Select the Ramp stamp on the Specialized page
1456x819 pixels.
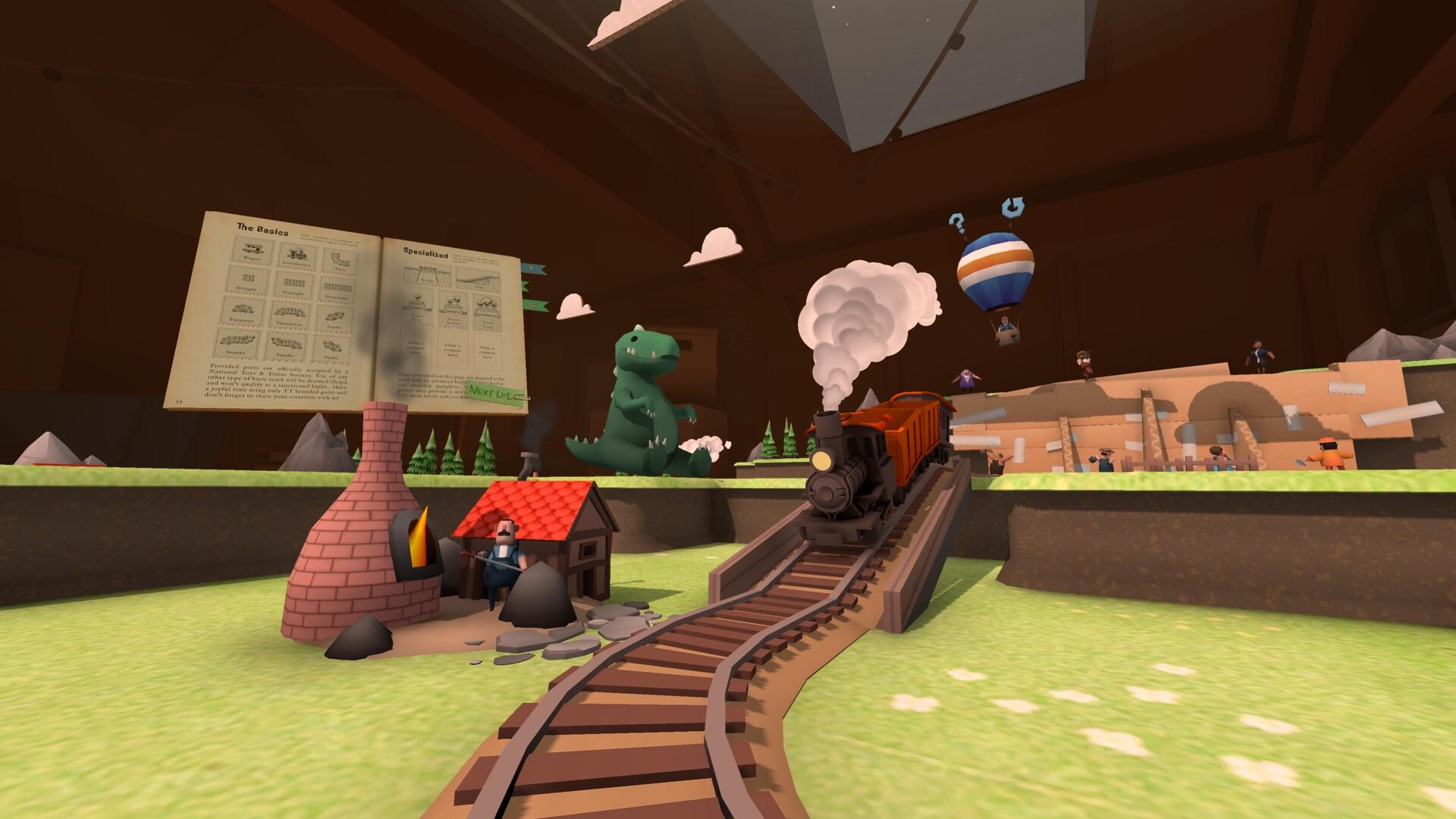click(481, 279)
